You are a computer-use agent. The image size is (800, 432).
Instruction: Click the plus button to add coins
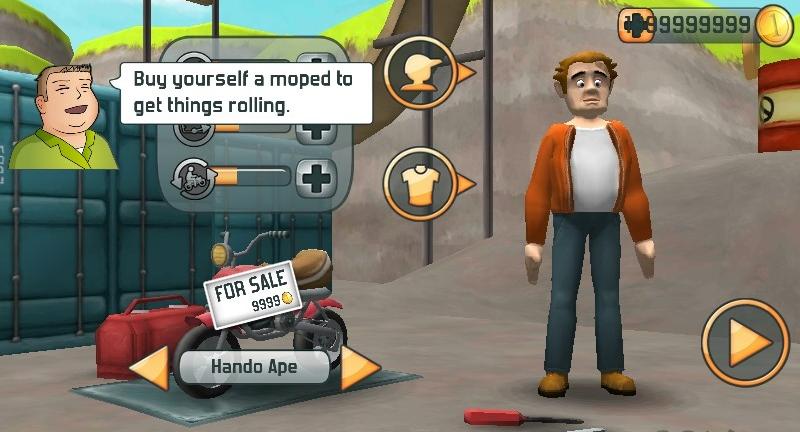pyautogui.click(x=634, y=25)
